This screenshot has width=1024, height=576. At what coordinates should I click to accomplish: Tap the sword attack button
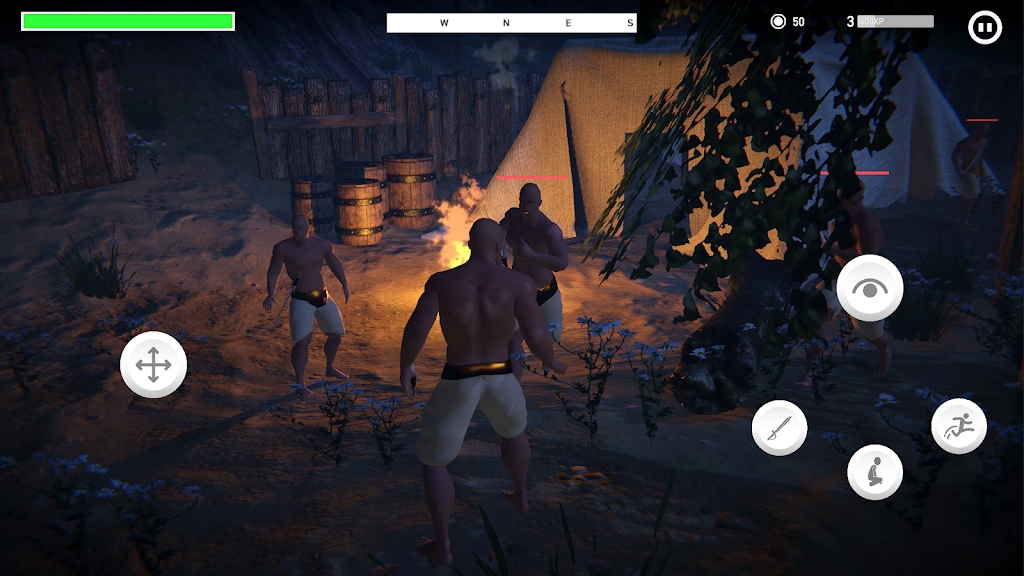pyautogui.click(x=779, y=428)
